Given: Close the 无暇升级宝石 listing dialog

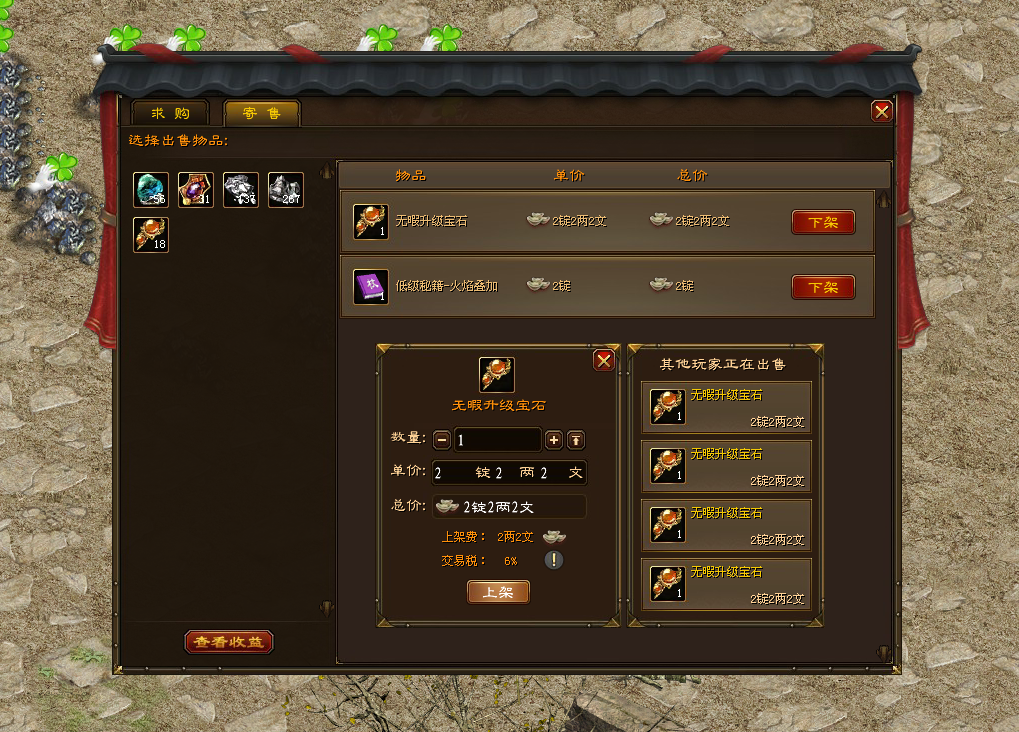Looking at the screenshot, I should click(604, 361).
